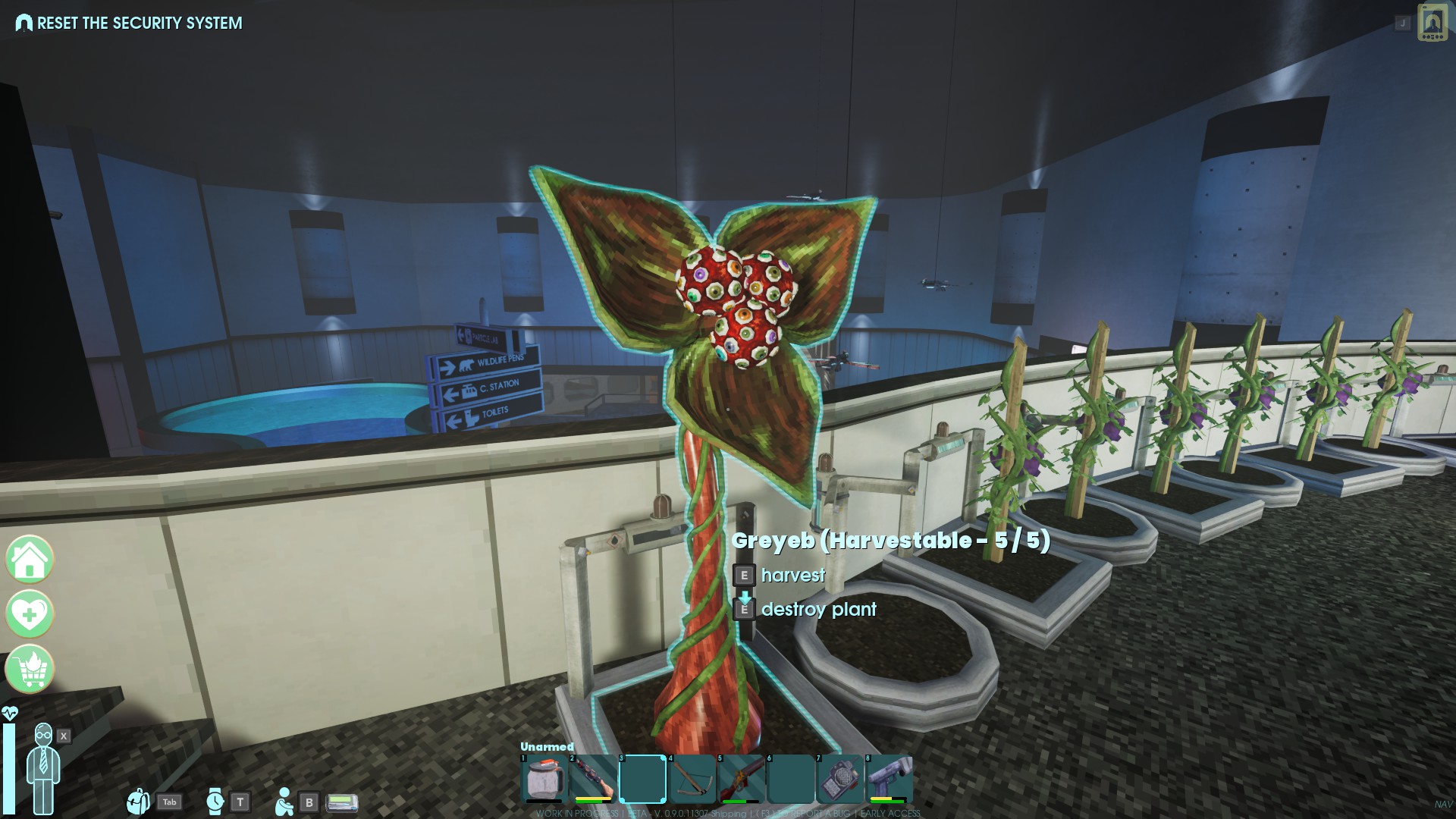Select the crossbow hotbar slot
This screenshot has width=1456, height=819.
coord(692,778)
